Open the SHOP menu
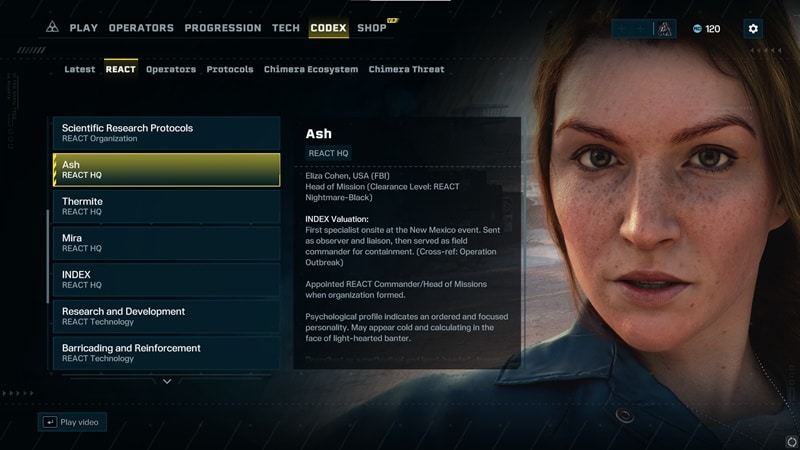Screen dimensions: 800x450 (x=372, y=28)
